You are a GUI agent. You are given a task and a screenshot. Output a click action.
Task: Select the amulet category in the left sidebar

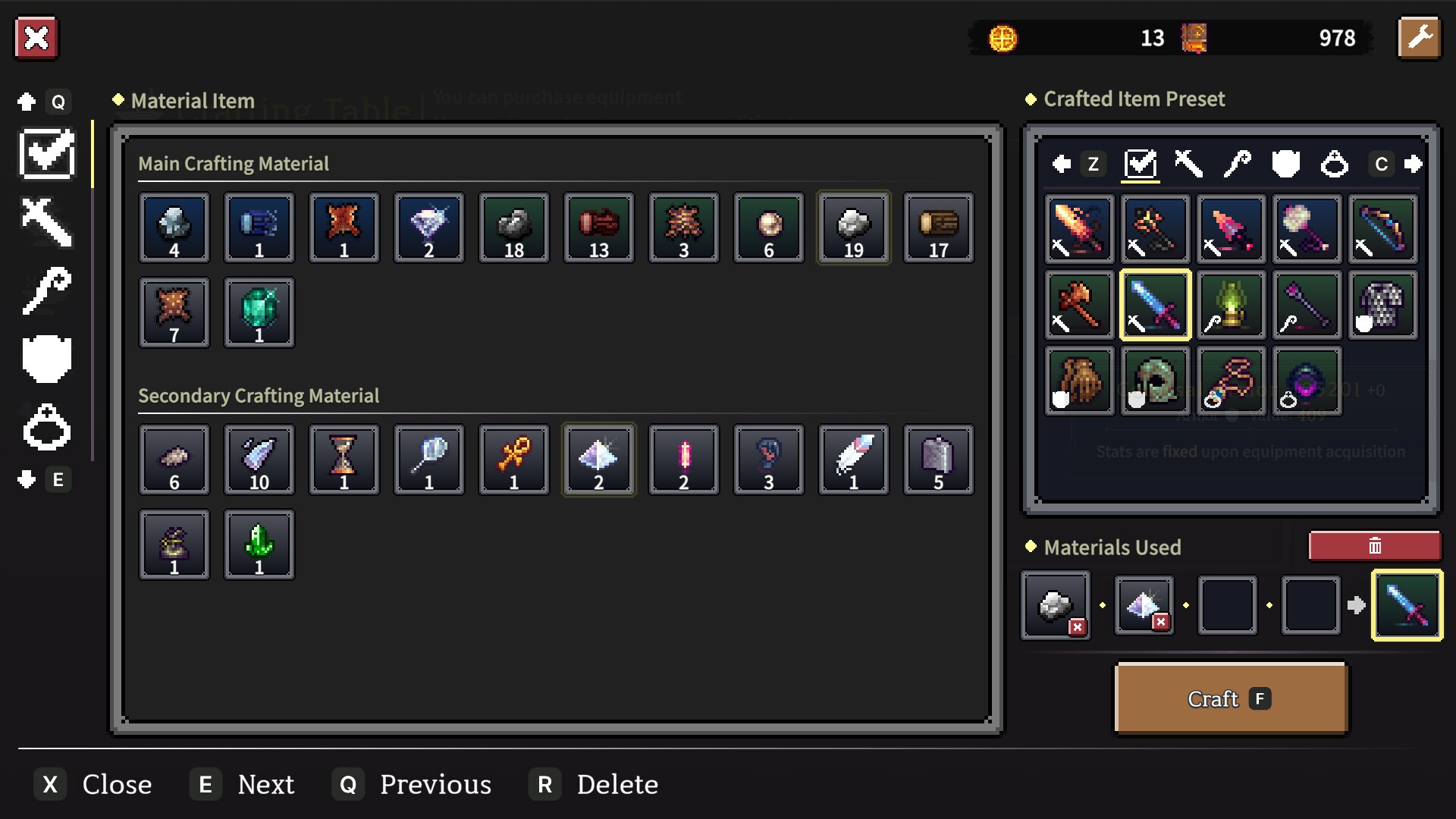[x=47, y=427]
